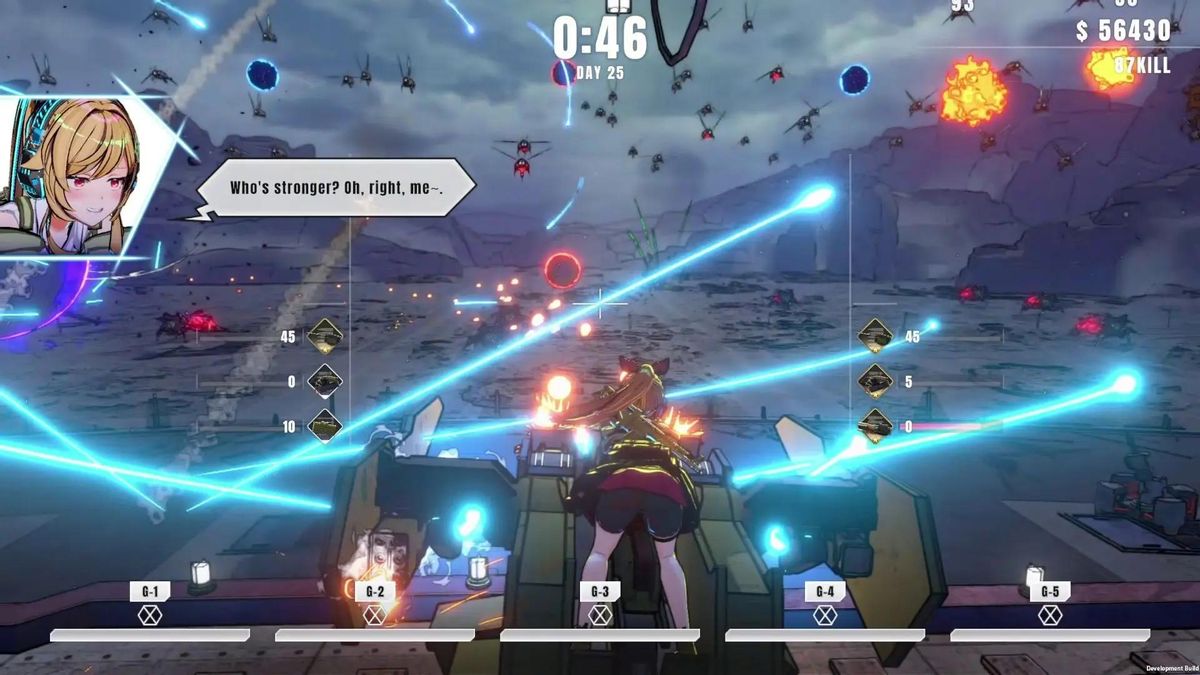Pick the weapon icon with the pink bar

click(875, 426)
